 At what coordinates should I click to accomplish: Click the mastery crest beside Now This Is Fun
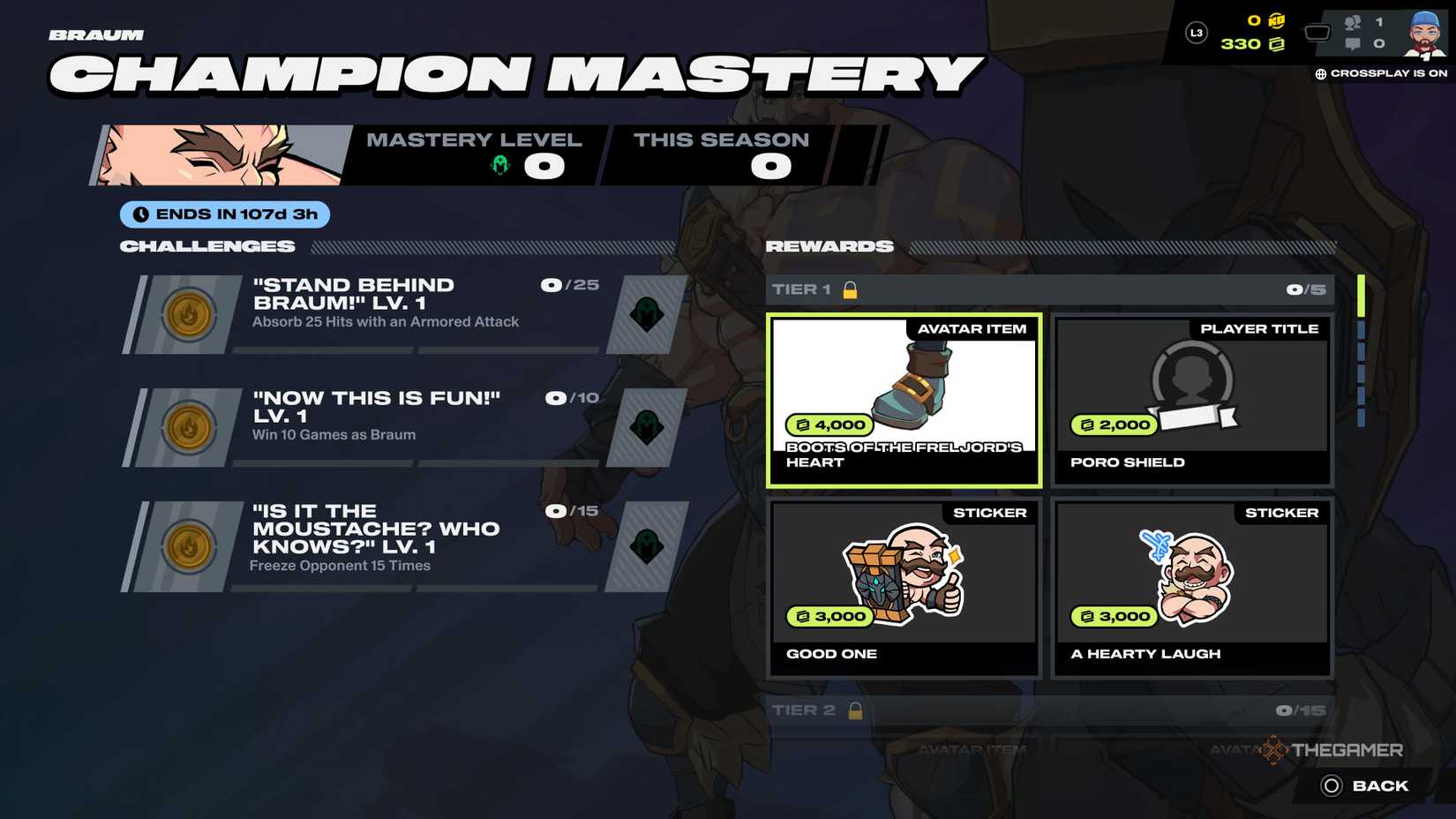tap(647, 427)
